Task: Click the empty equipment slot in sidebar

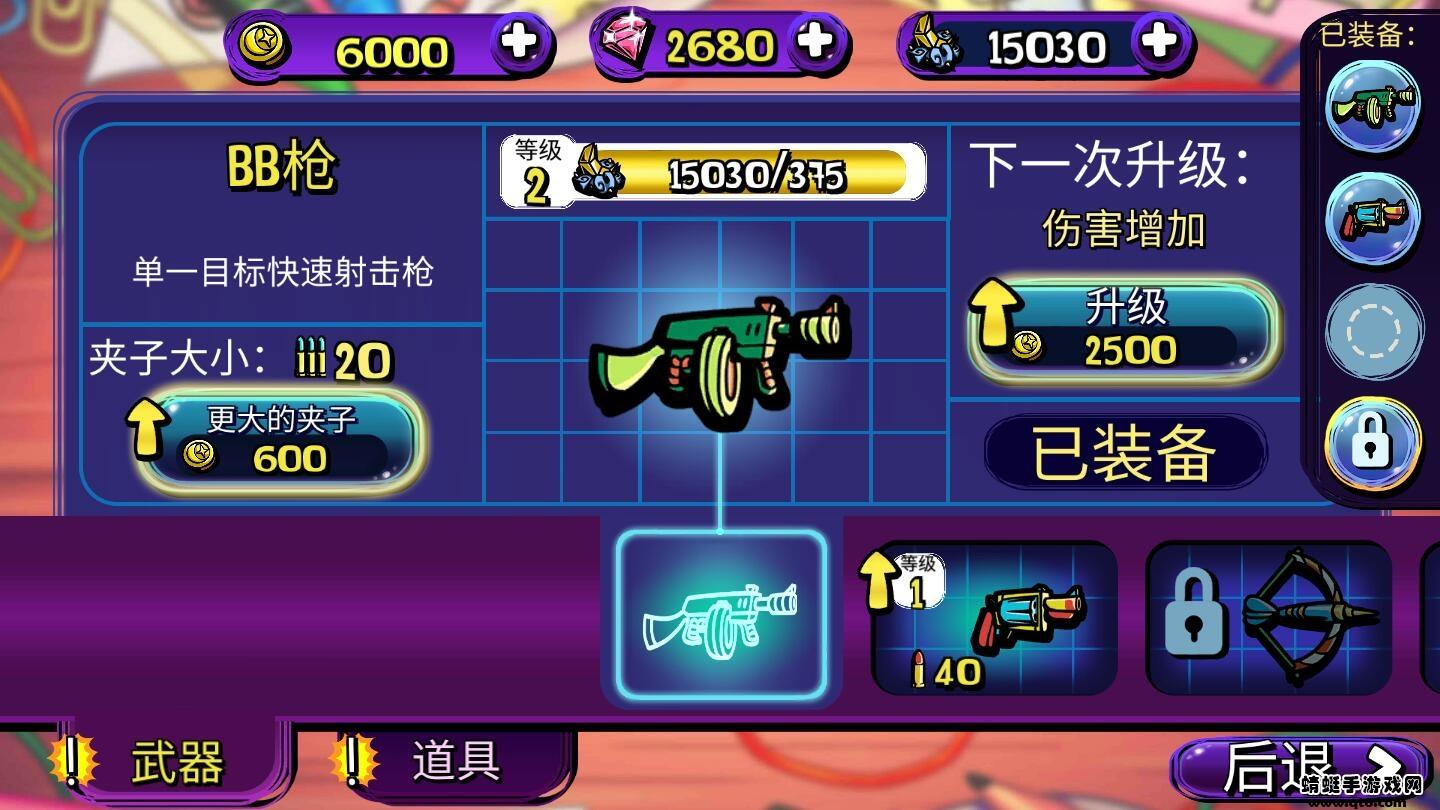Action: coord(1374,331)
